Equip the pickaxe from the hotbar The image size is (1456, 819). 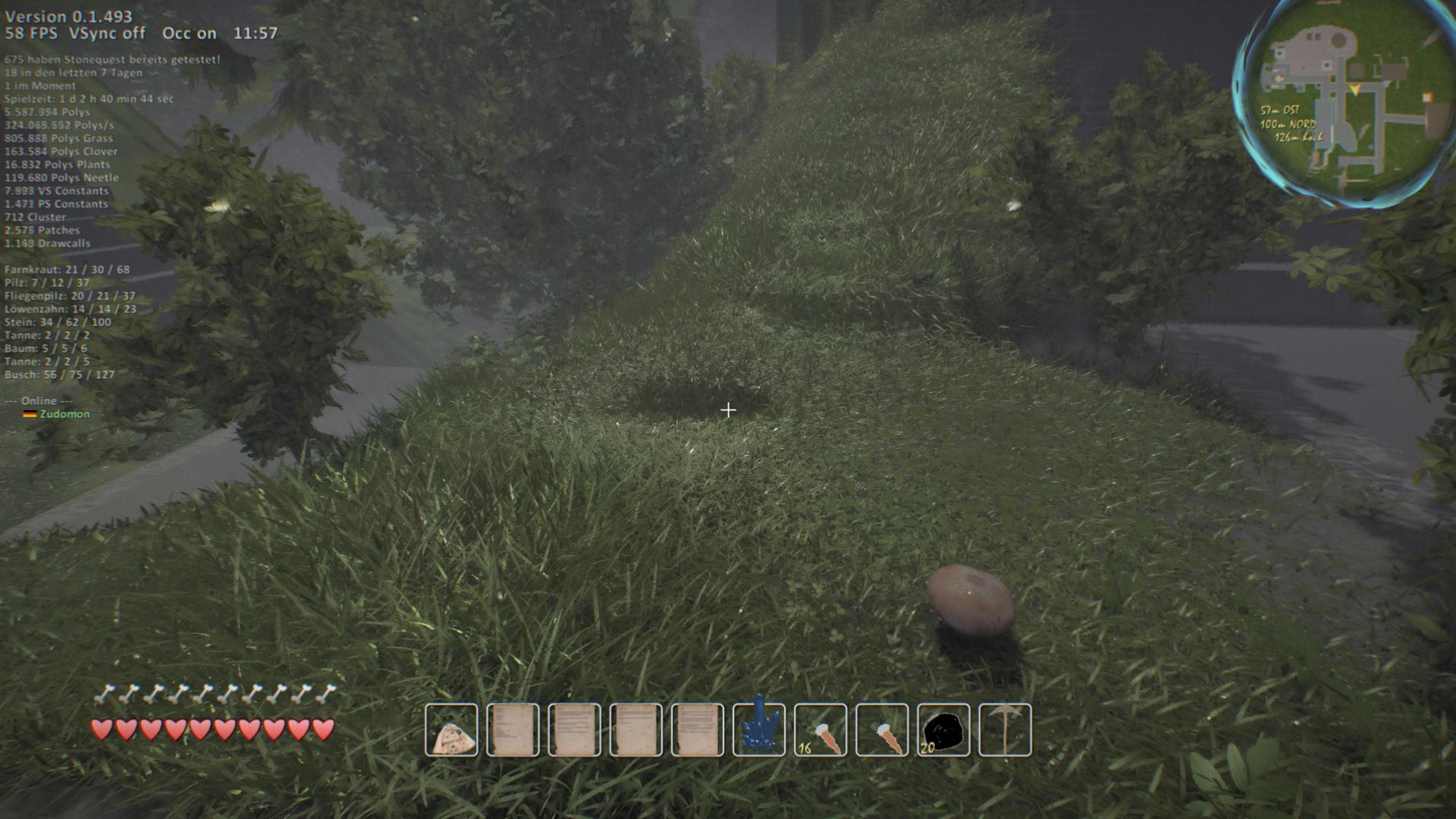click(x=1005, y=730)
